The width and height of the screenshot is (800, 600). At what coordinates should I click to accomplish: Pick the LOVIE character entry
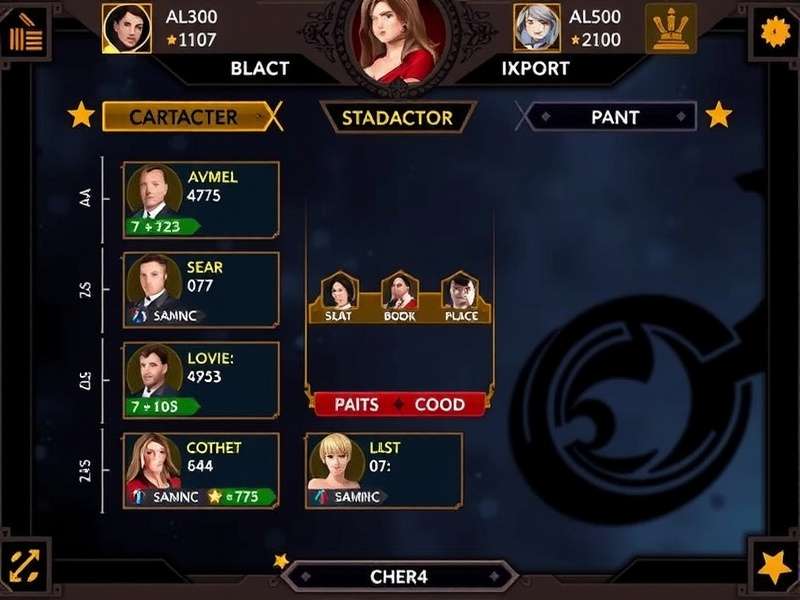[201, 381]
